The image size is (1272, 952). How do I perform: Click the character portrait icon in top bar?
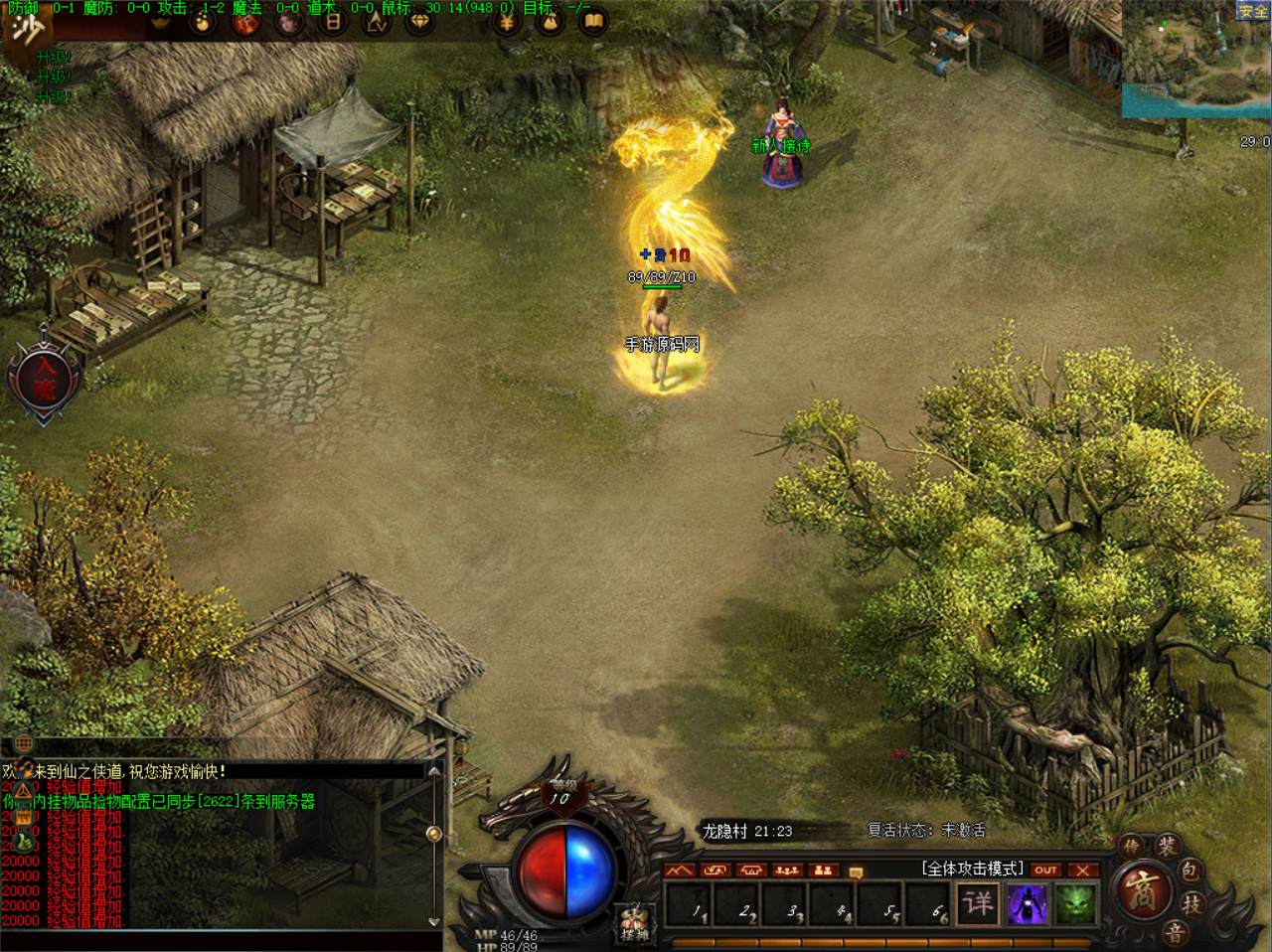pyautogui.click(x=289, y=21)
